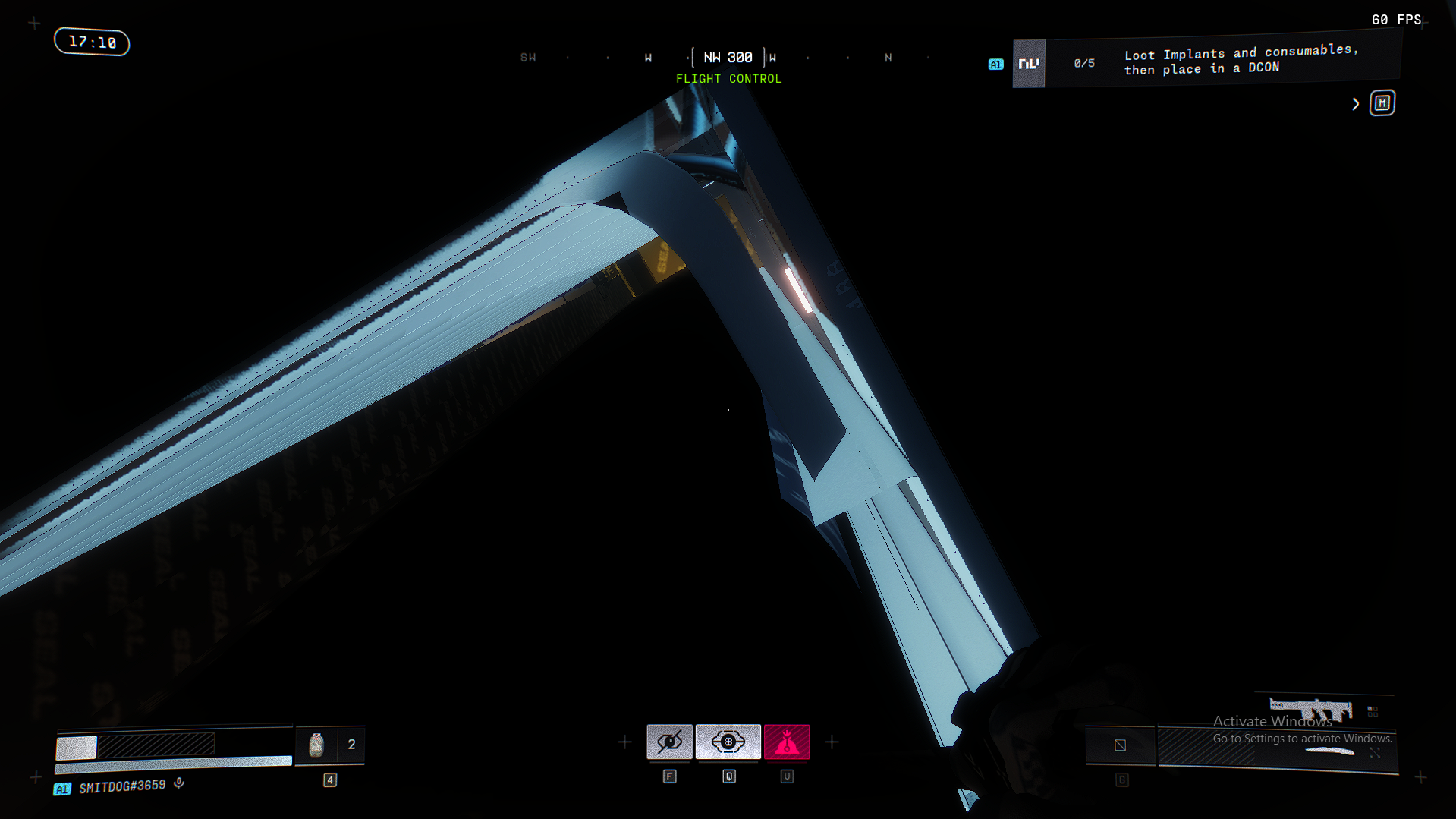Click the NW 300 compass heading

coord(728,58)
